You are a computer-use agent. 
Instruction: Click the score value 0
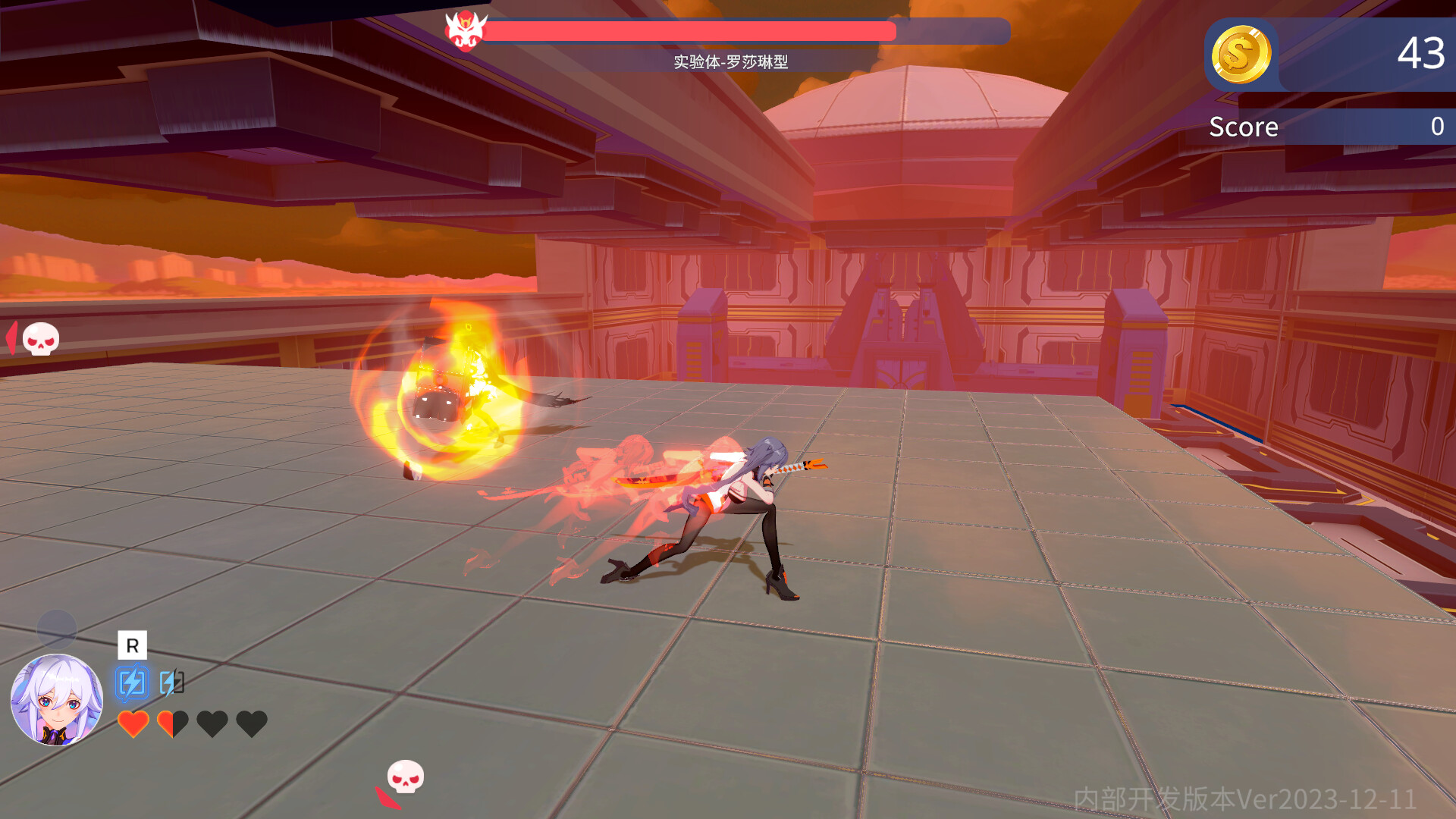click(1436, 126)
